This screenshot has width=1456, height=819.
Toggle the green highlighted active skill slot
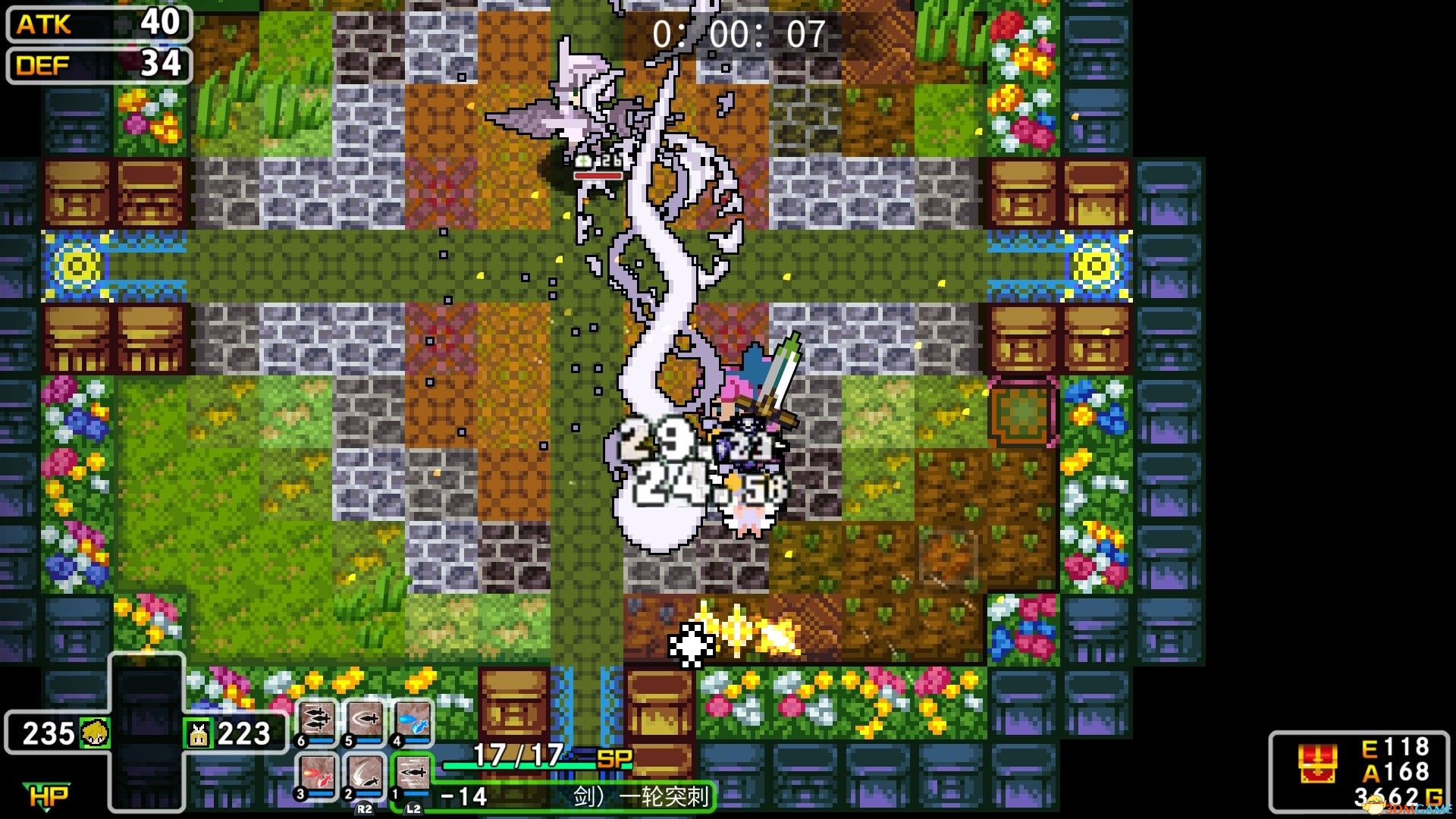(x=413, y=774)
